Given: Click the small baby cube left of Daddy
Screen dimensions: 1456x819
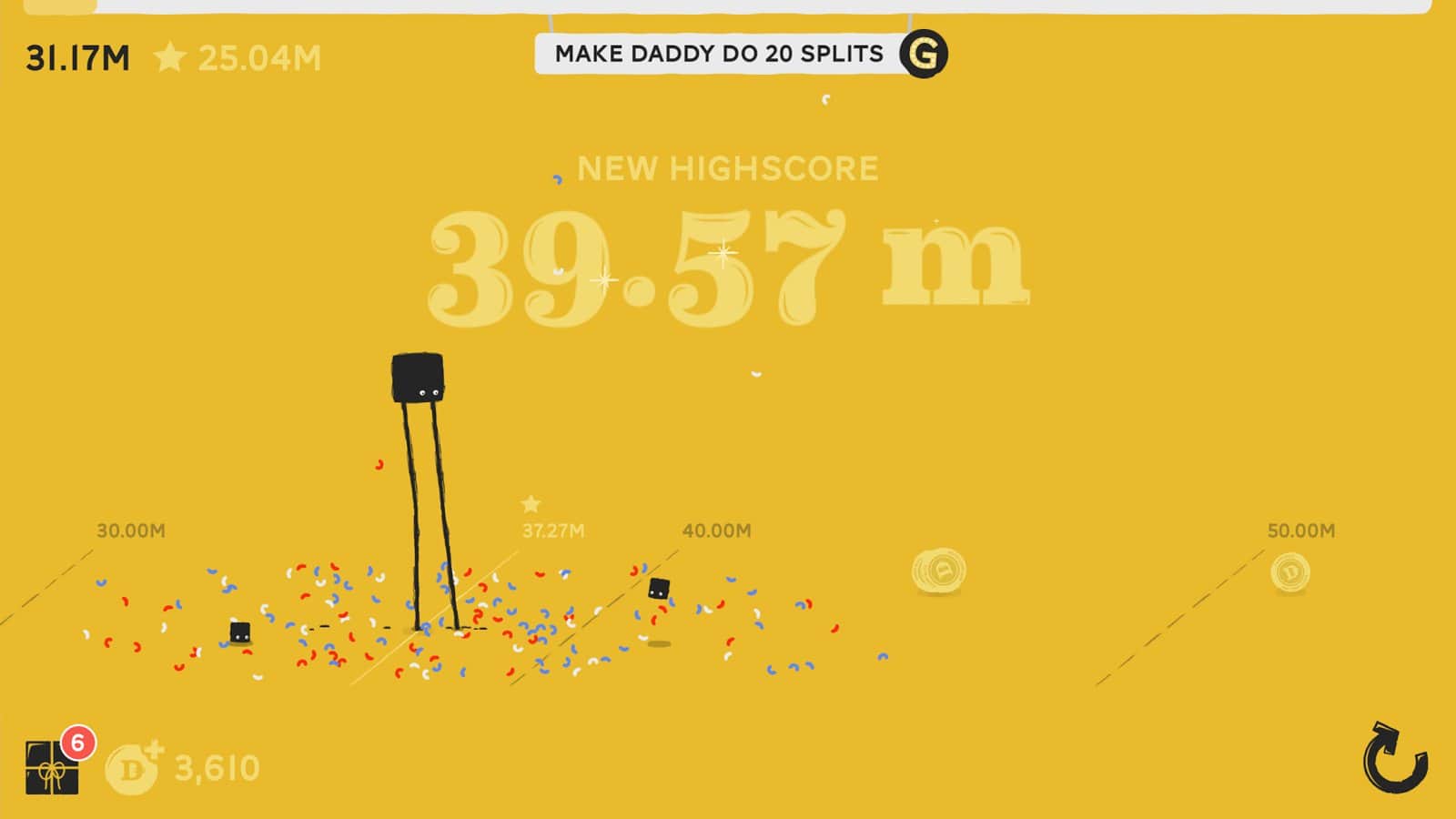Looking at the screenshot, I should [238, 632].
